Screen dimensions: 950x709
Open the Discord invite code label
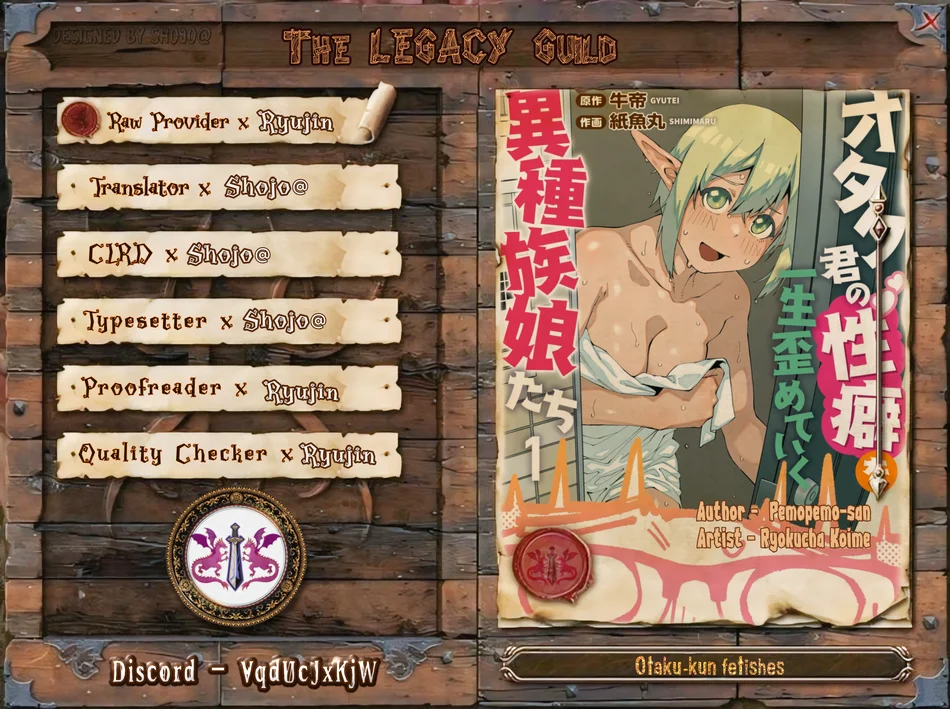[245, 671]
